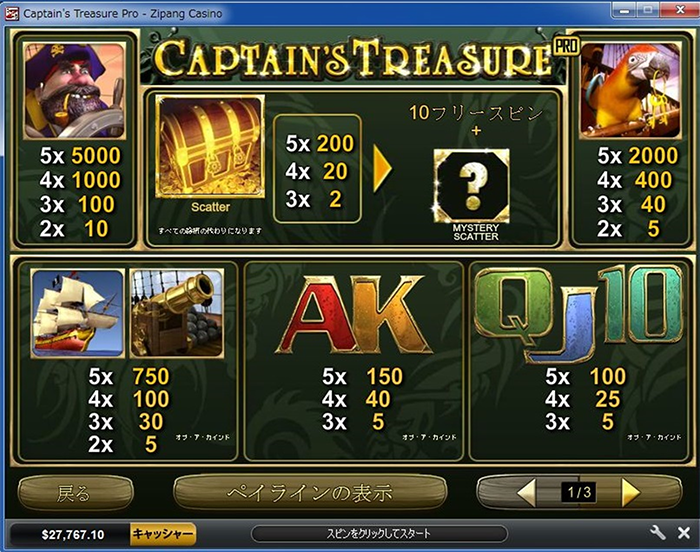Image resolution: width=700 pixels, height=552 pixels.
Task: Advance to the next paytable page
Action: [630, 492]
